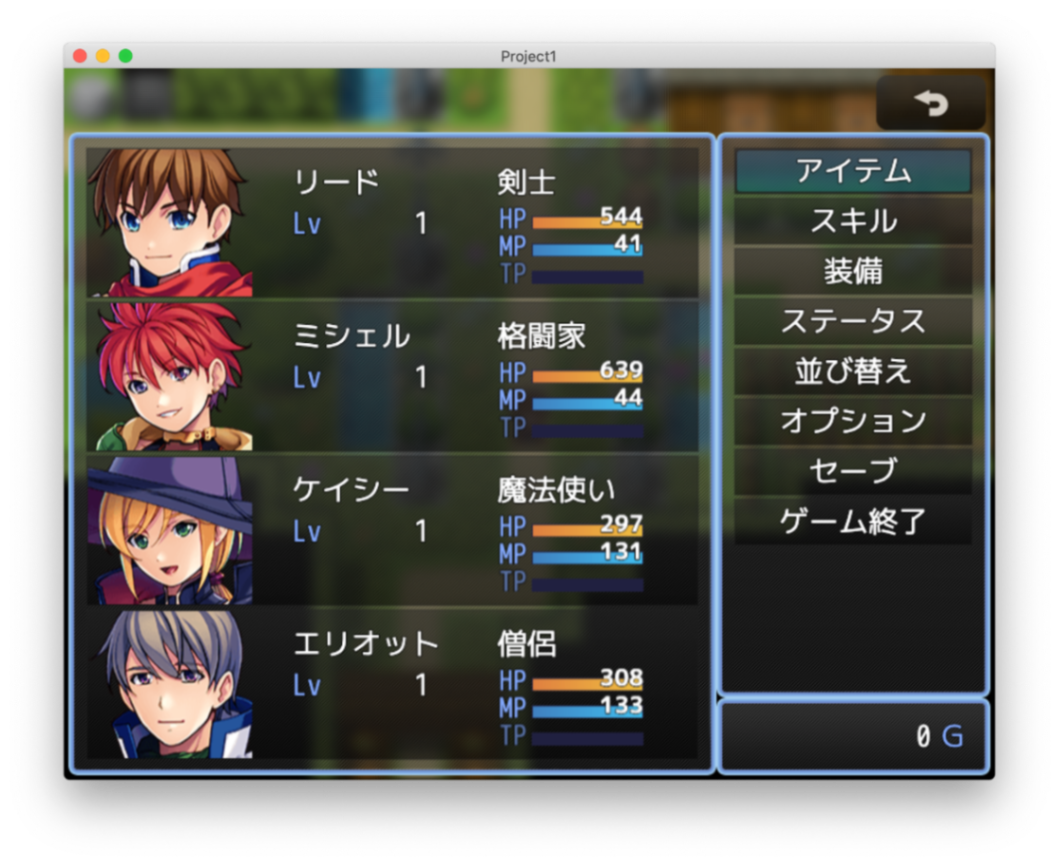1058x862 pixels.
Task: Open the ステータス (Status) screen
Action: coord(853,321)
